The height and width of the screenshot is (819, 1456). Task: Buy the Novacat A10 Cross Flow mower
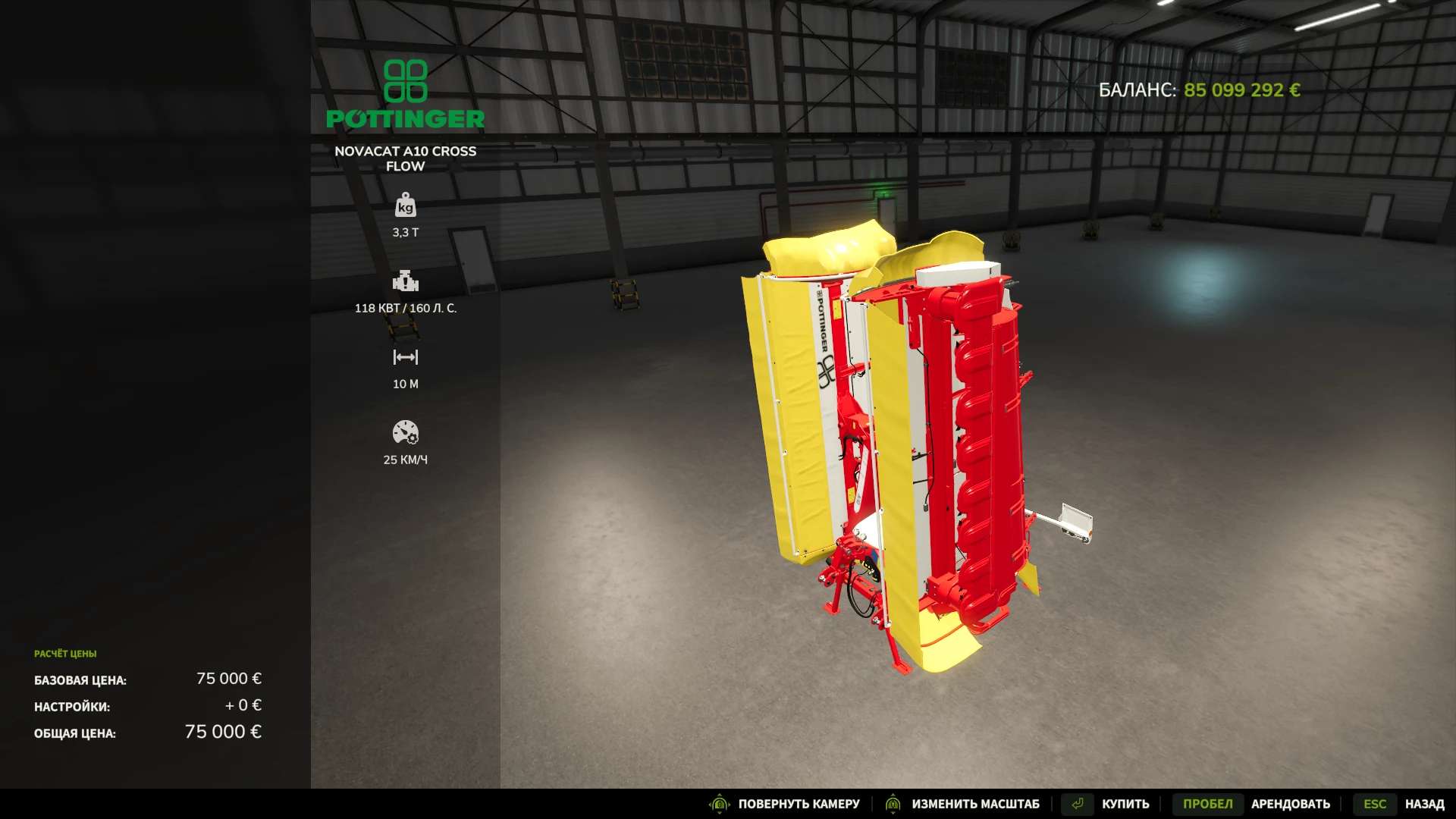click(x=1125, y=804)
